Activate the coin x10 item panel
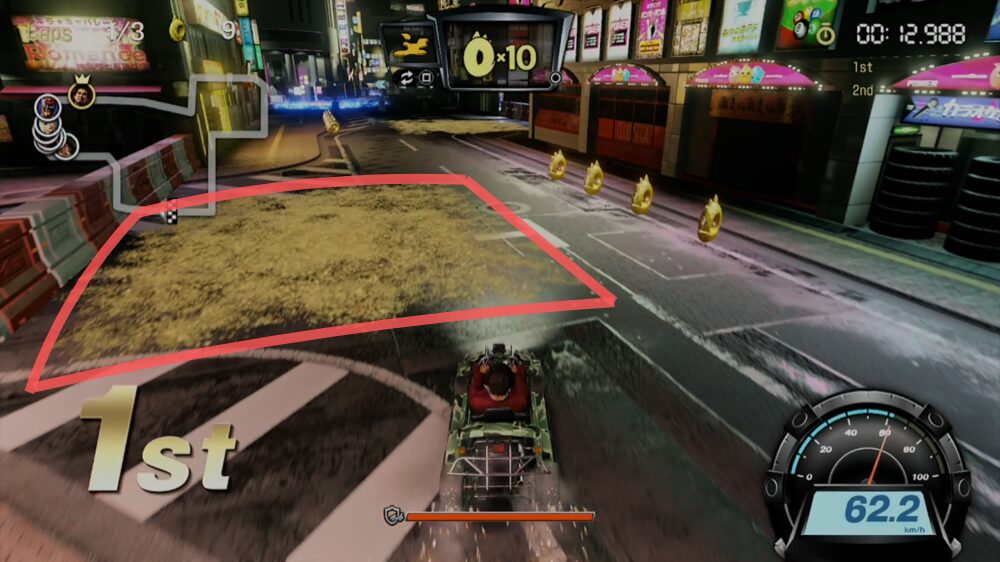 pos(502,55)
